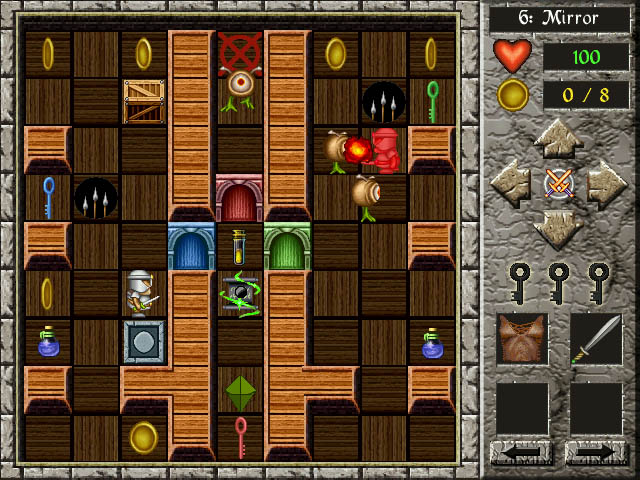Click the stone left arrow button

click(x=511, y=184)
